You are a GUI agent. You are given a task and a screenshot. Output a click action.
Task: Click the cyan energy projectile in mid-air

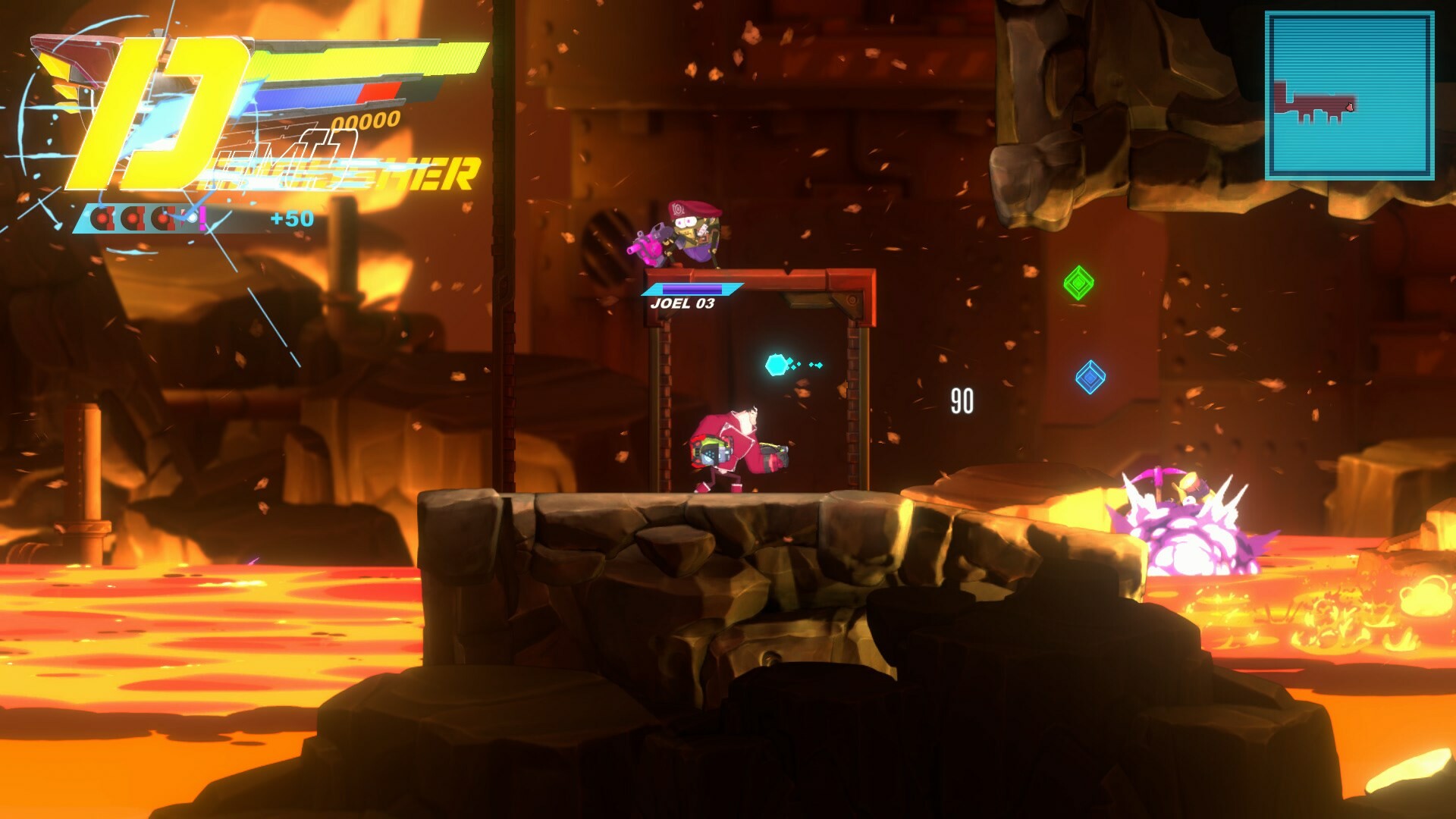pyautogui.click(x=776, y=364)
